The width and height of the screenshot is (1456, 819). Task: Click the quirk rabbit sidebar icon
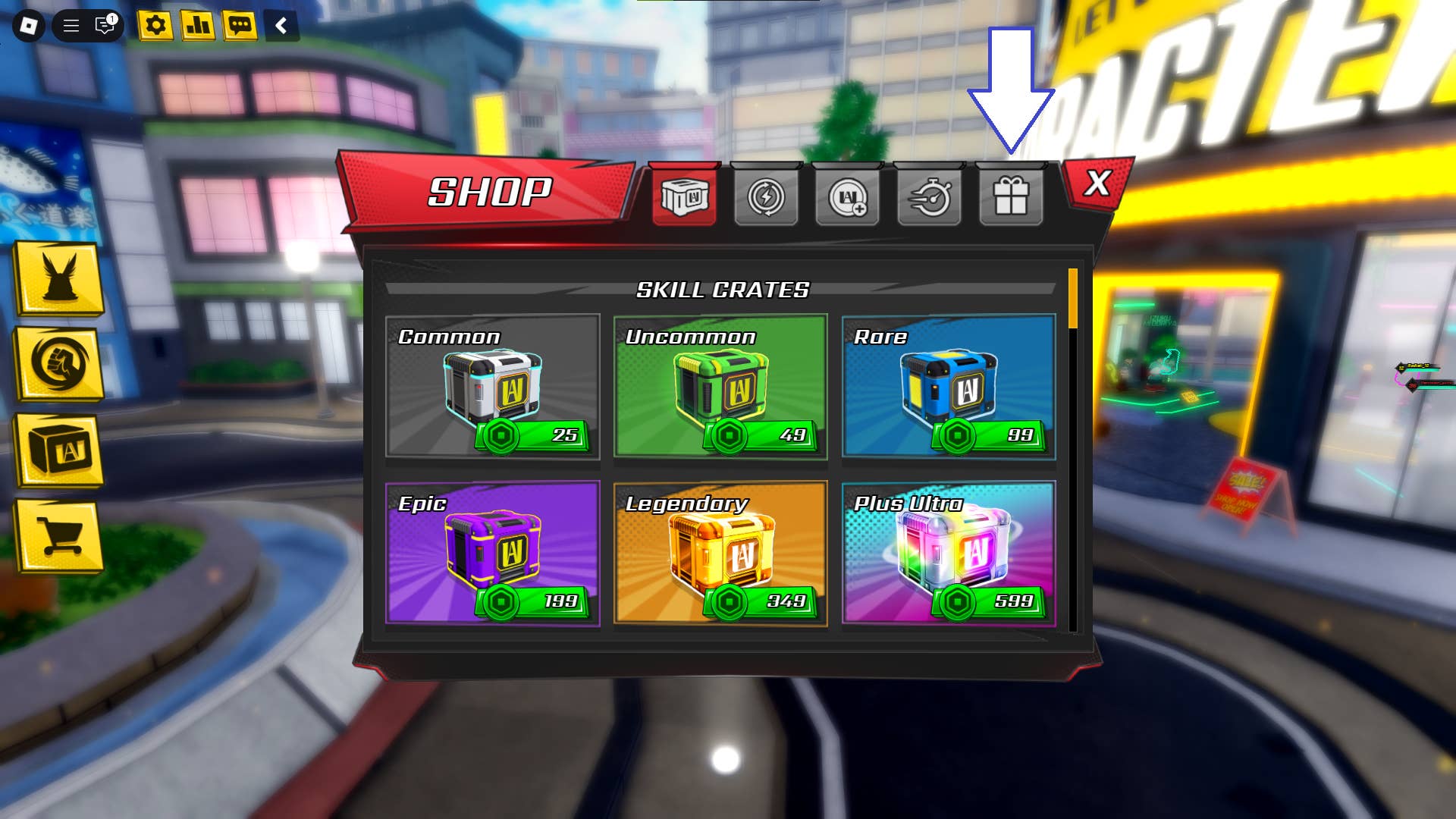[x=58, y=284]
